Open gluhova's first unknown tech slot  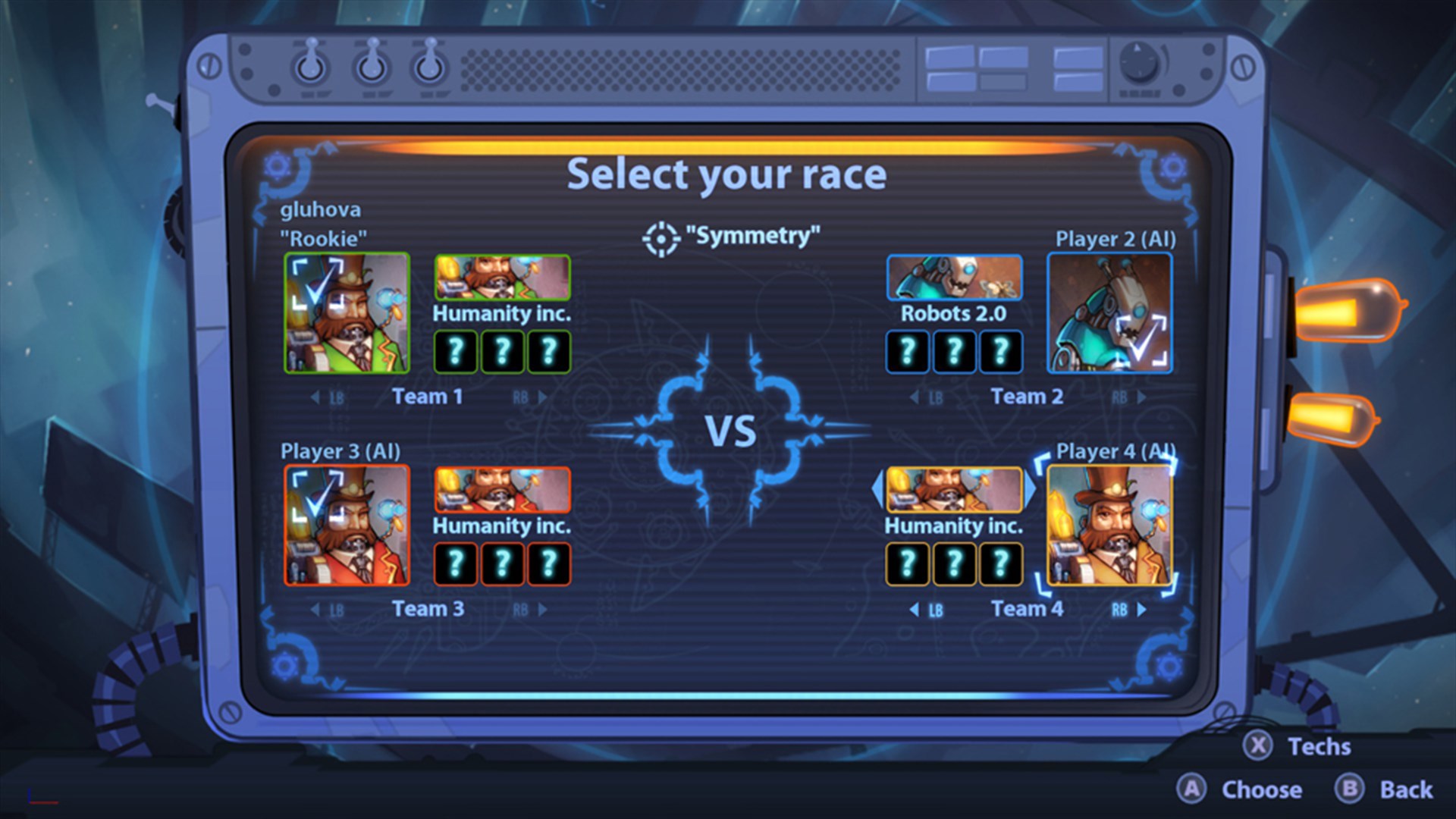tap(456, 351)
